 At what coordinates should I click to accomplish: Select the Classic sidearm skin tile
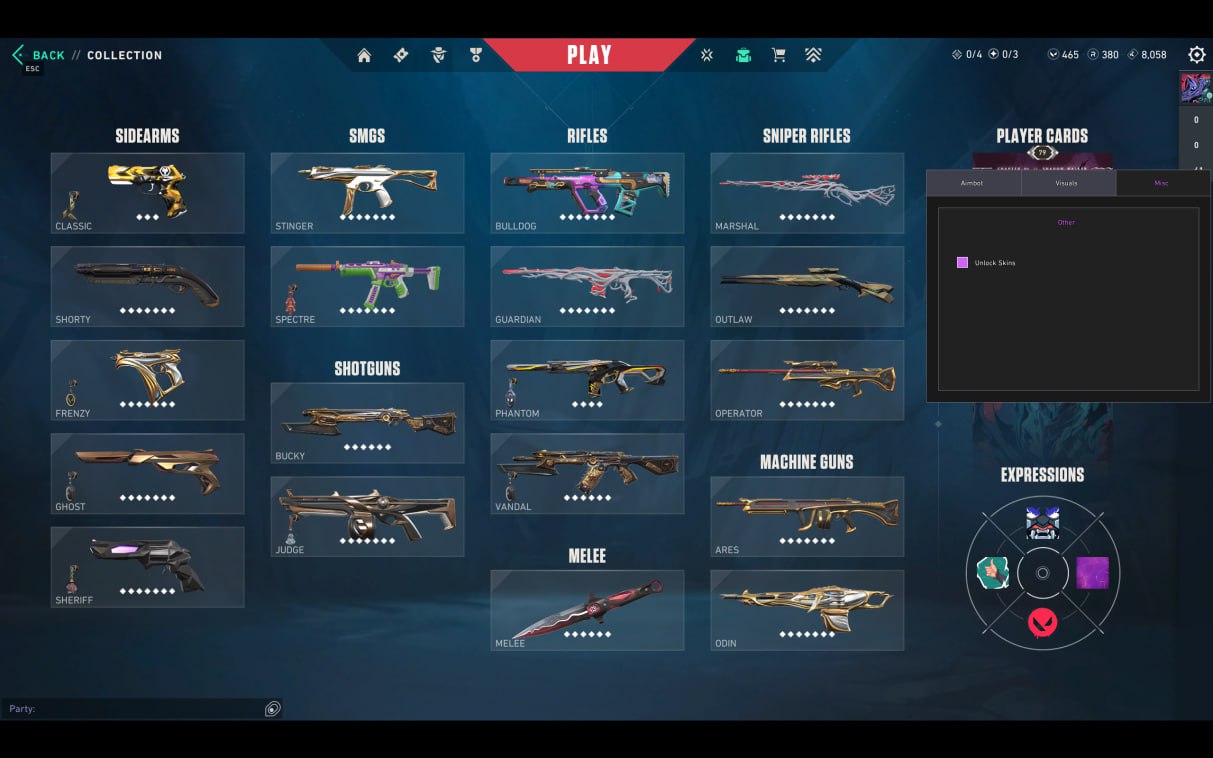tap(147, 193)
